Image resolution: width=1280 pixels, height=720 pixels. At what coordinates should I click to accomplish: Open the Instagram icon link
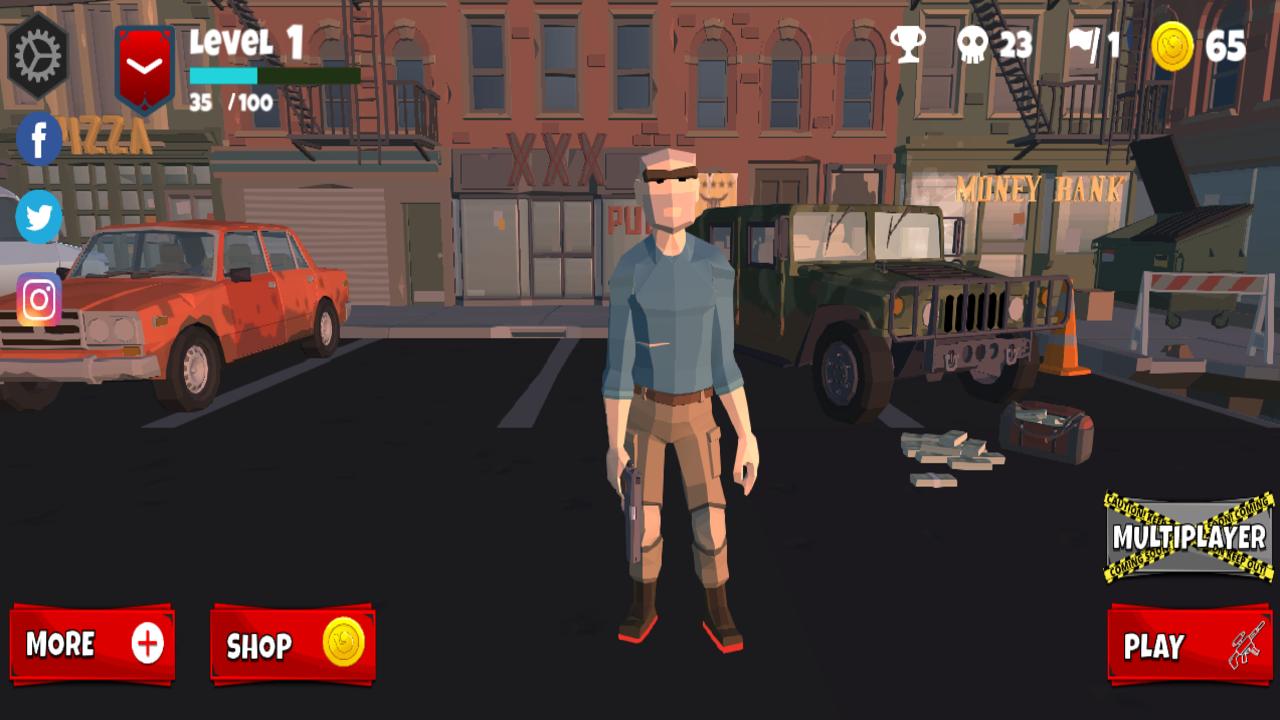(x=39, y=300)
